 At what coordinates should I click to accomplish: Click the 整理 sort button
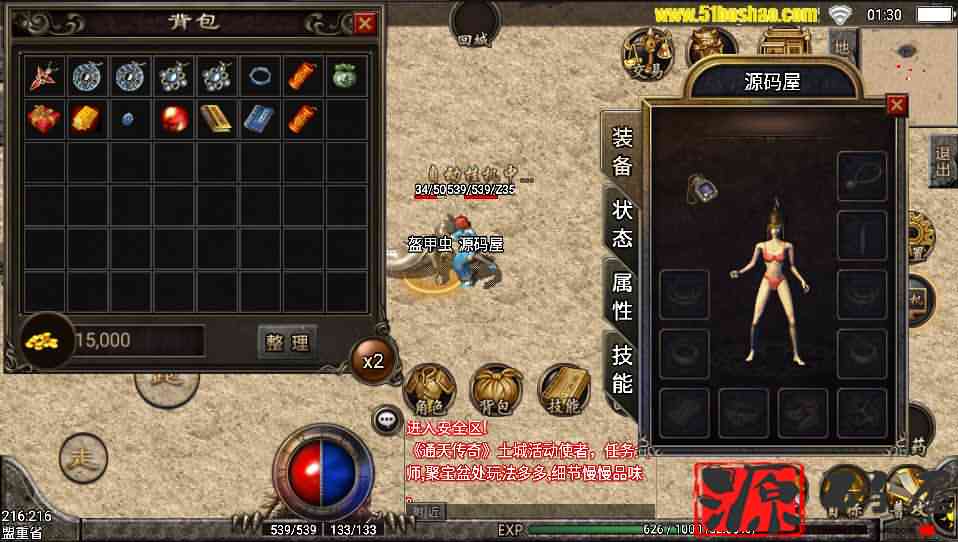[288, 342]
